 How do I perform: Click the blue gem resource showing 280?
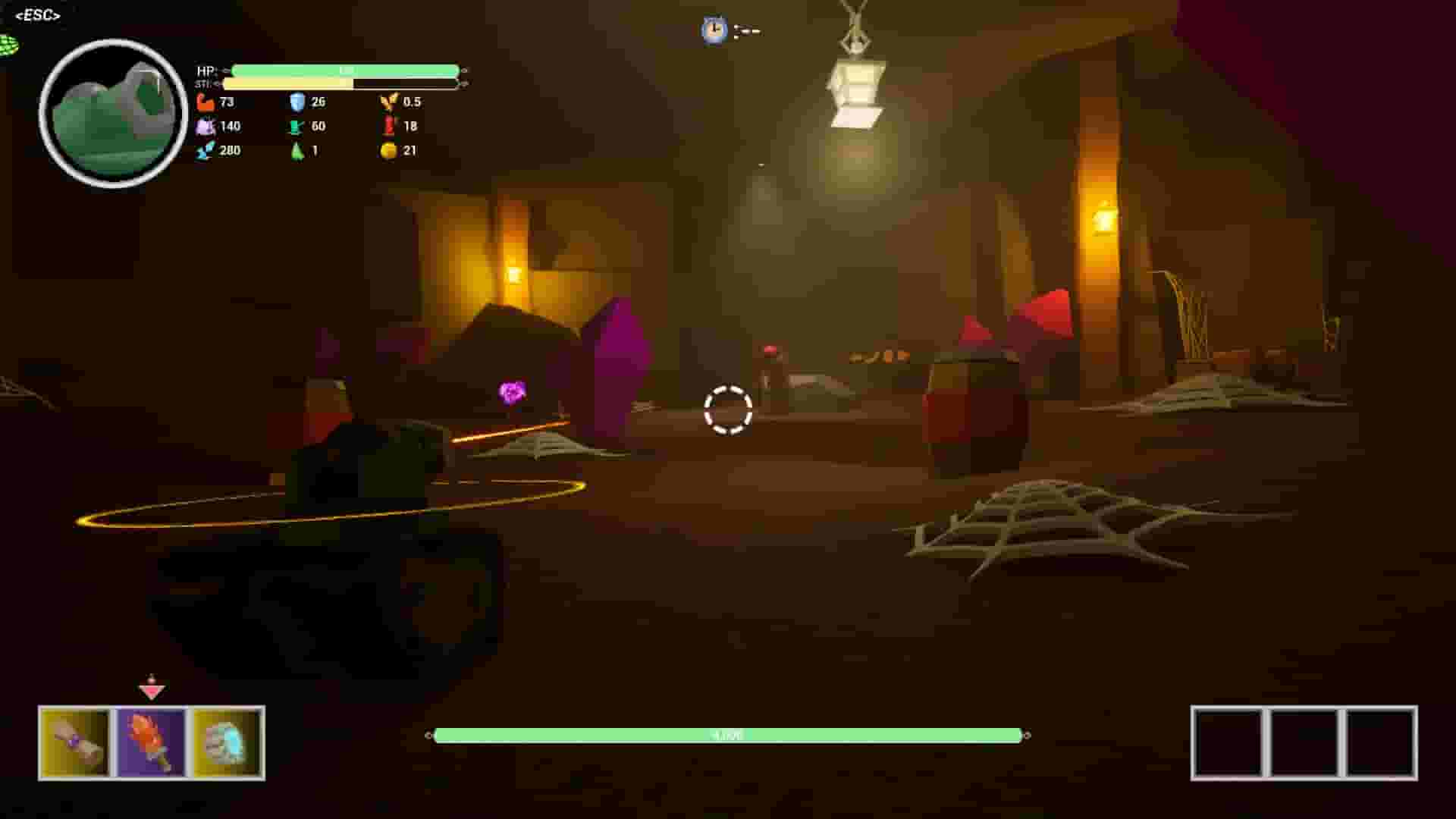pos(203,150)
